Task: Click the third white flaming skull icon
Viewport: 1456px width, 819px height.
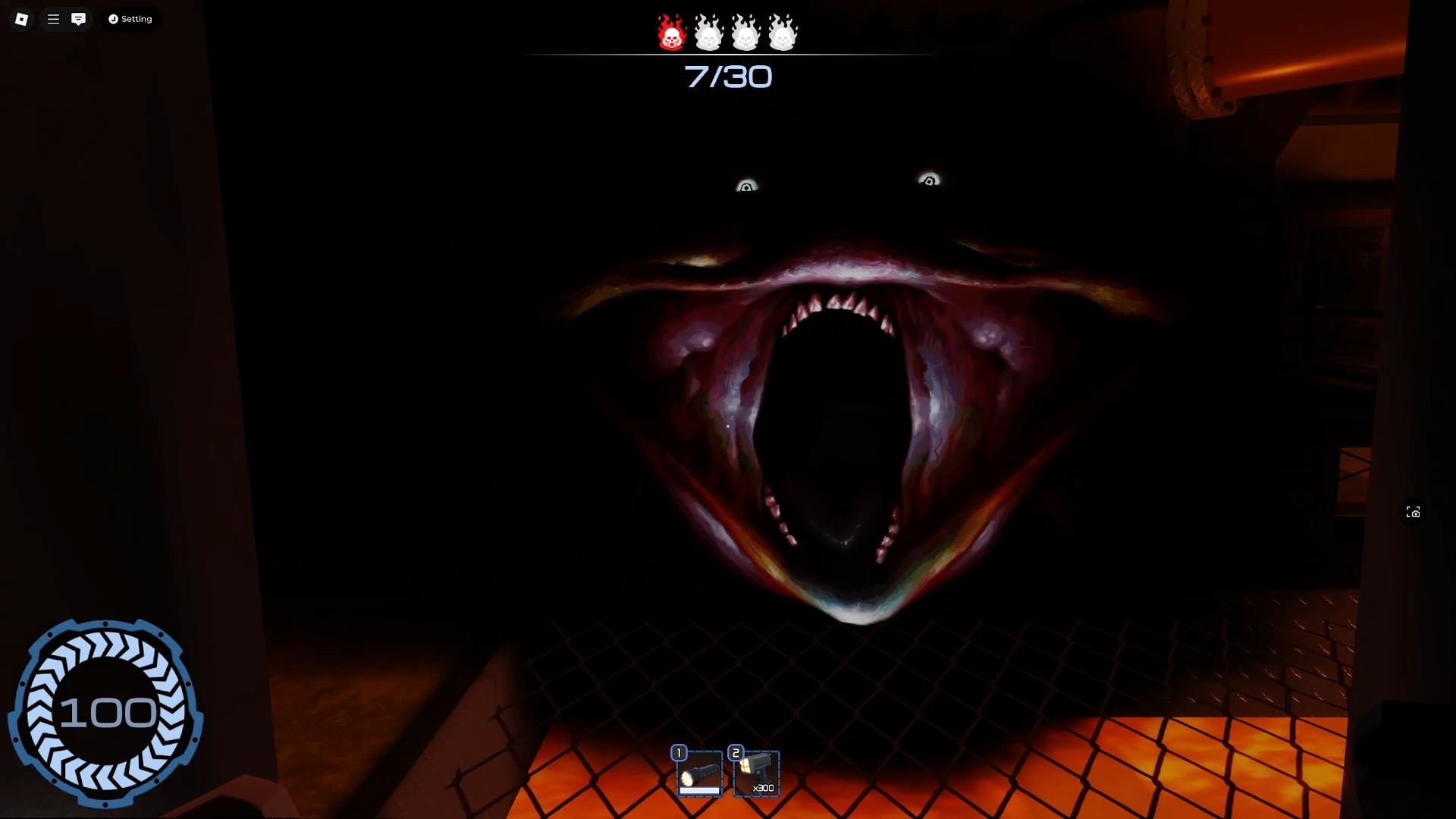Action: click(x=745, y=32)
